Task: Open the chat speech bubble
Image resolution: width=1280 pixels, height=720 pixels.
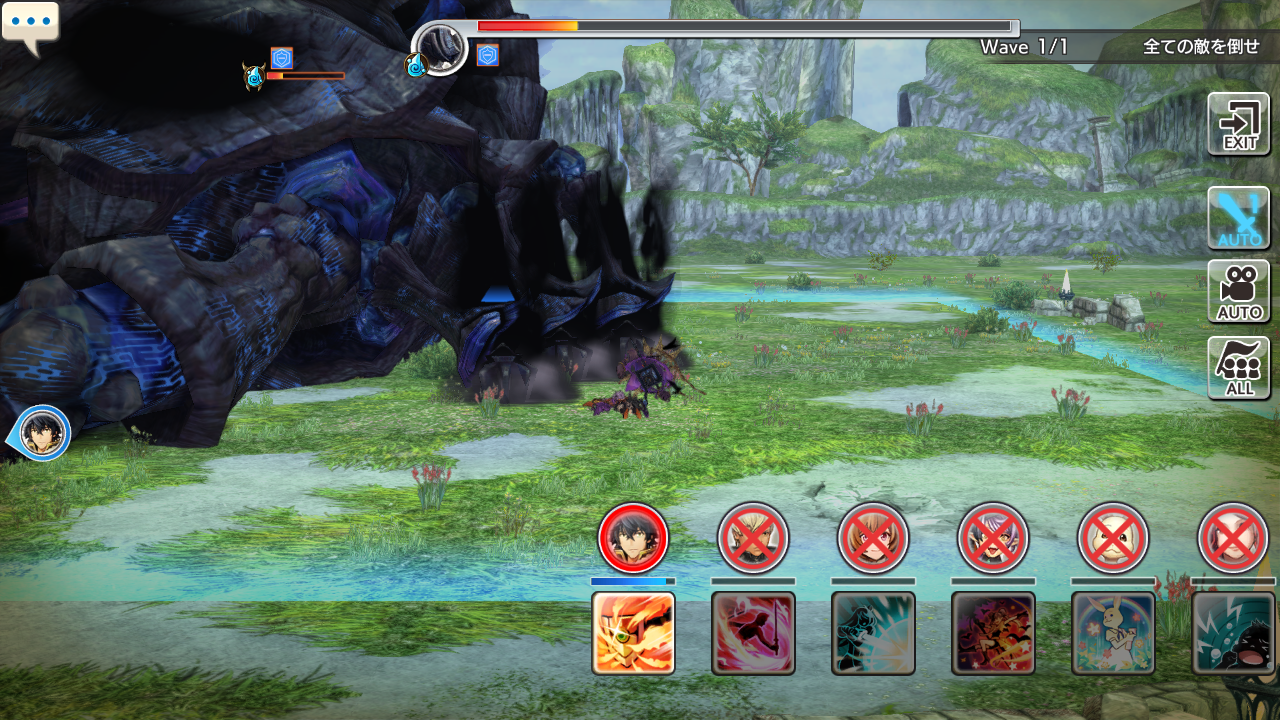Action: [30, 26]
